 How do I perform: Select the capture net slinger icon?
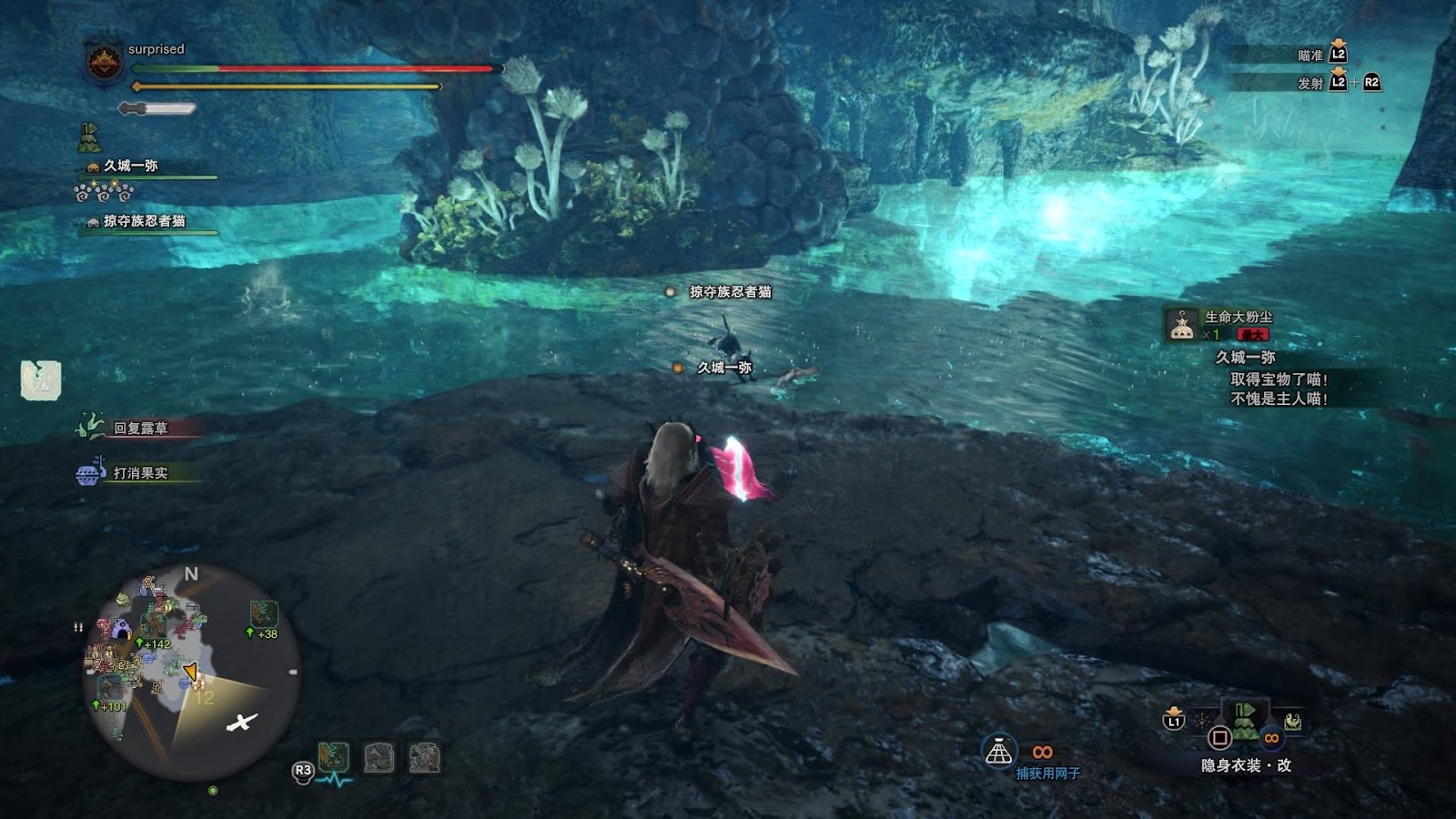pos(999,753)
